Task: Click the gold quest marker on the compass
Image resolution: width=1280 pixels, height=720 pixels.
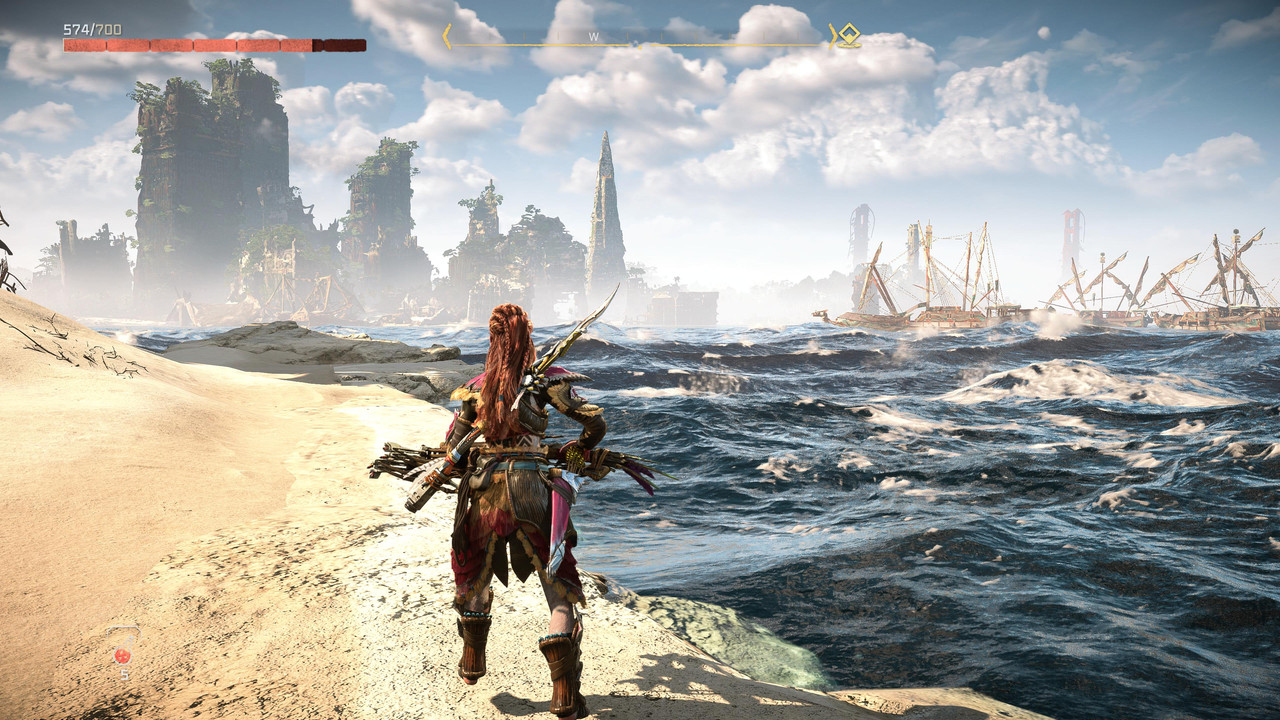Action: (849, 36)
